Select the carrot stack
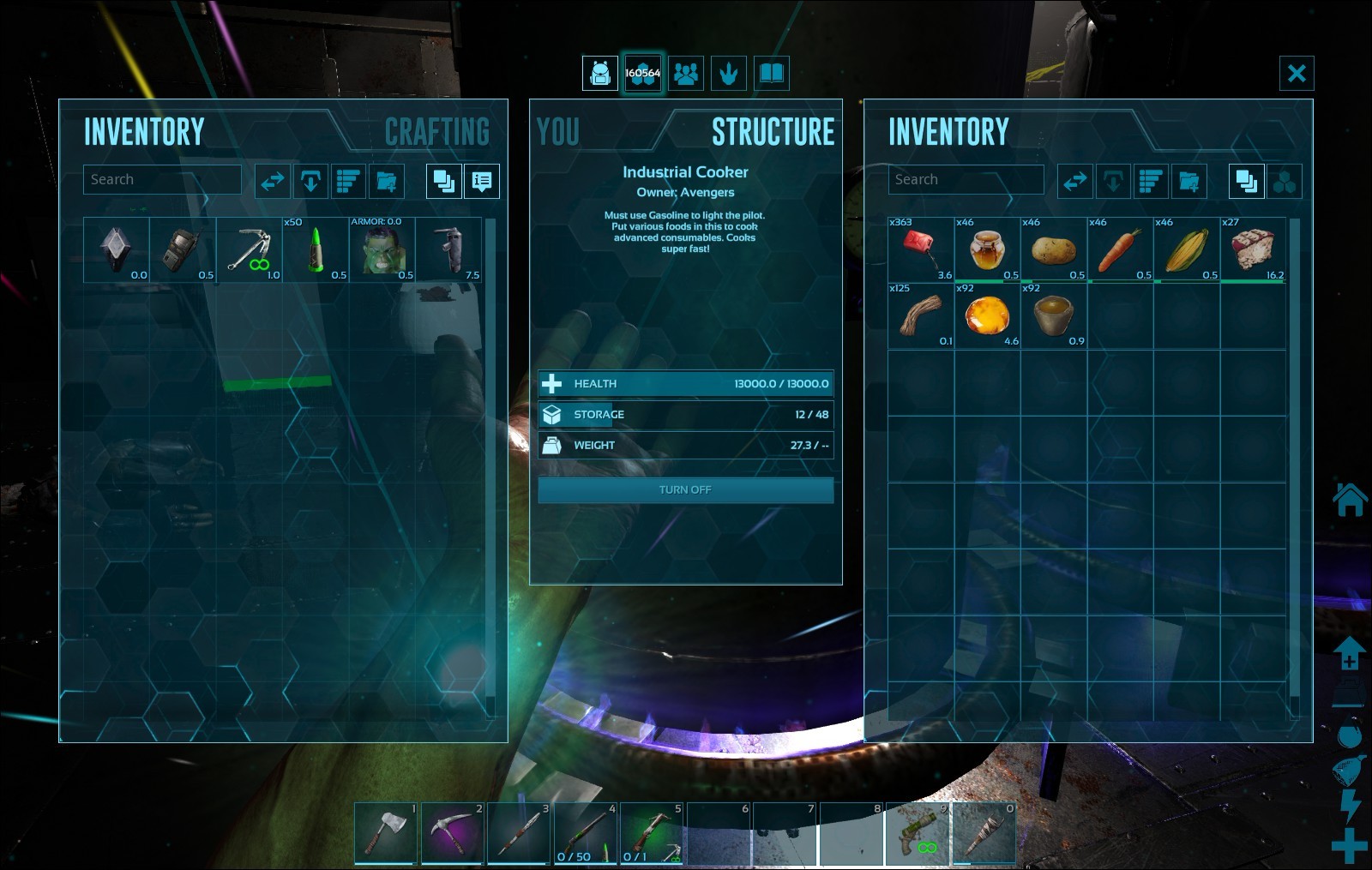 point(1120,249)
